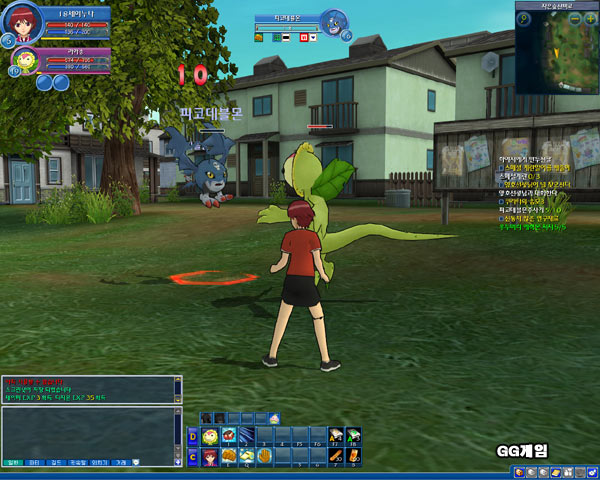Open the minimap magnifier search button
Screen dimensions: 600x480
point(524,19)
